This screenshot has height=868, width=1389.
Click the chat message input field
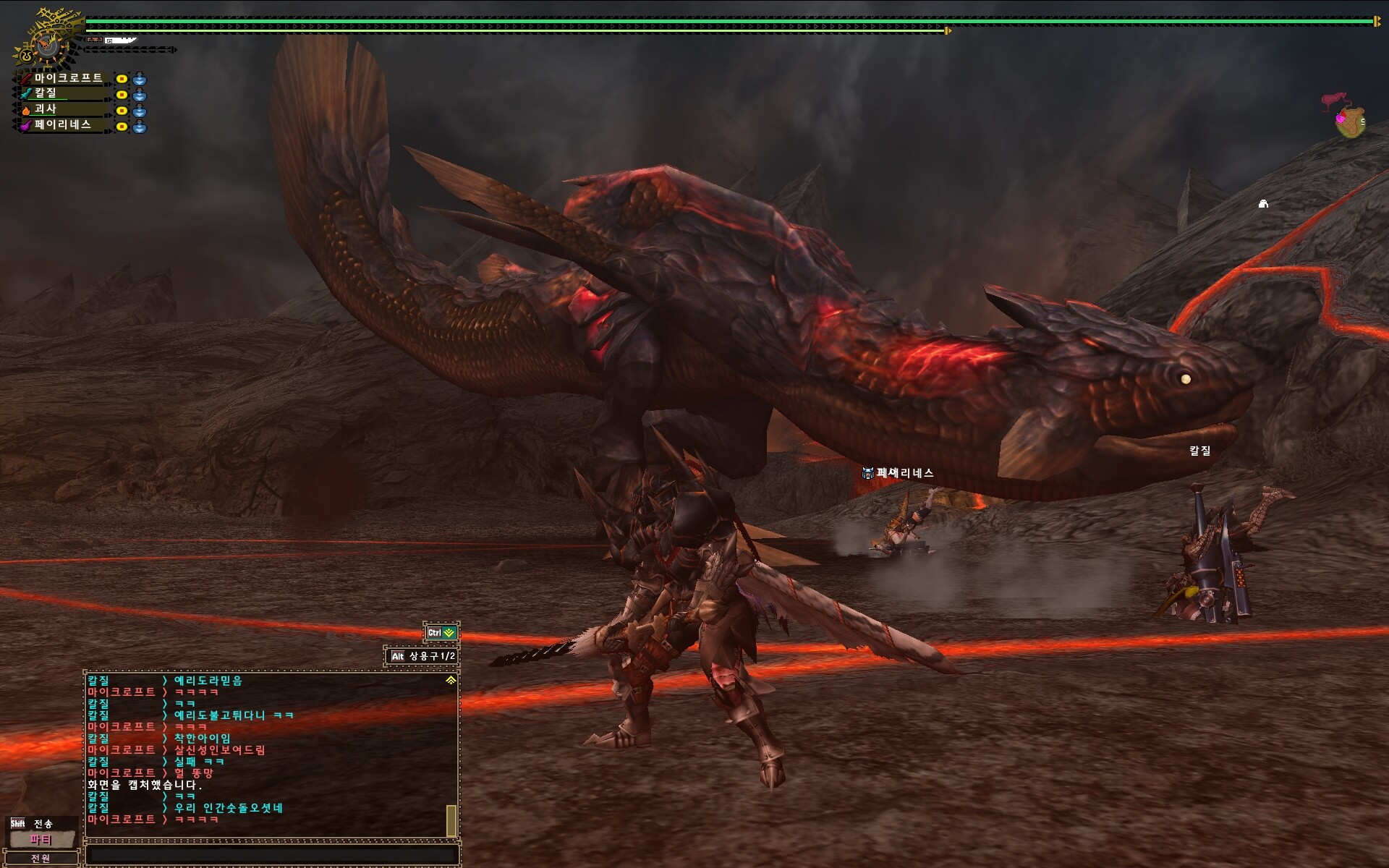click(x=271, y=855)
